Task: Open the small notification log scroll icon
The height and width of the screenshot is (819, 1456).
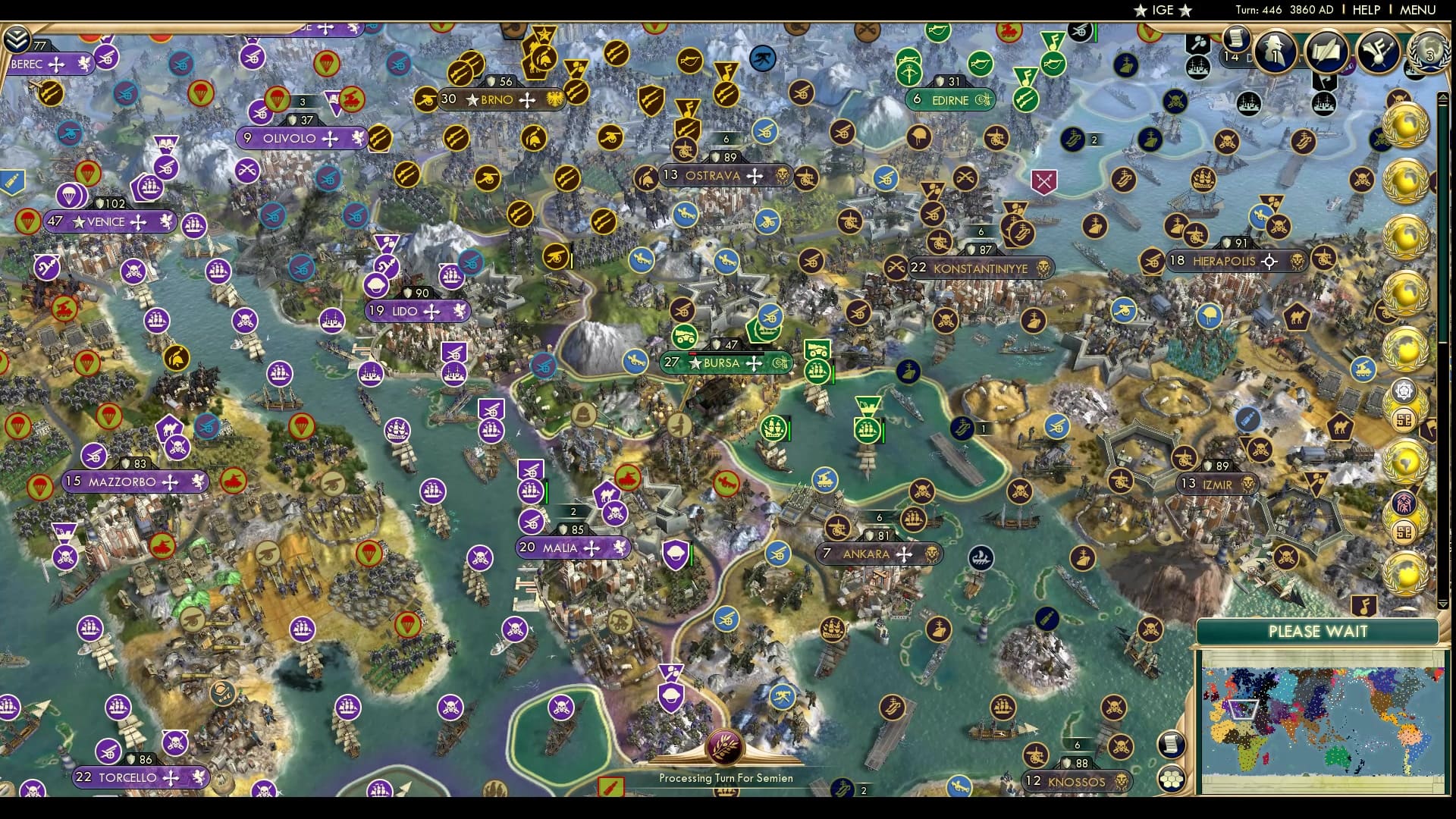Action: click(x=1235, y=37)
